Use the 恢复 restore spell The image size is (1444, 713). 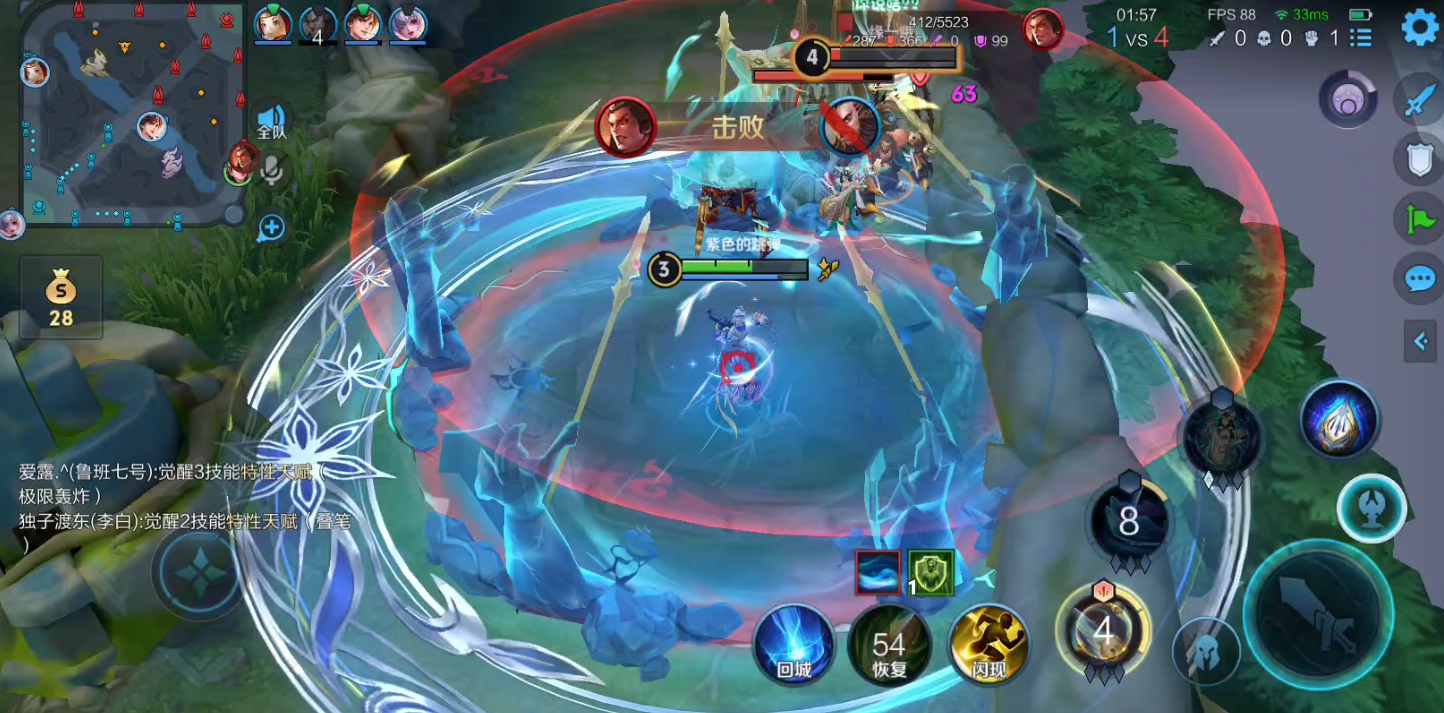tap(888, 645)
